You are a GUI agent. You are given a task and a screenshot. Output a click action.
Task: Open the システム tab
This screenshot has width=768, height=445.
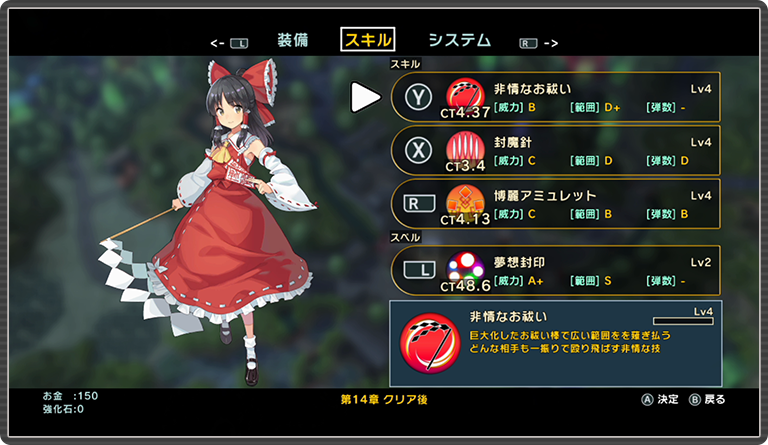pos(459,40)
